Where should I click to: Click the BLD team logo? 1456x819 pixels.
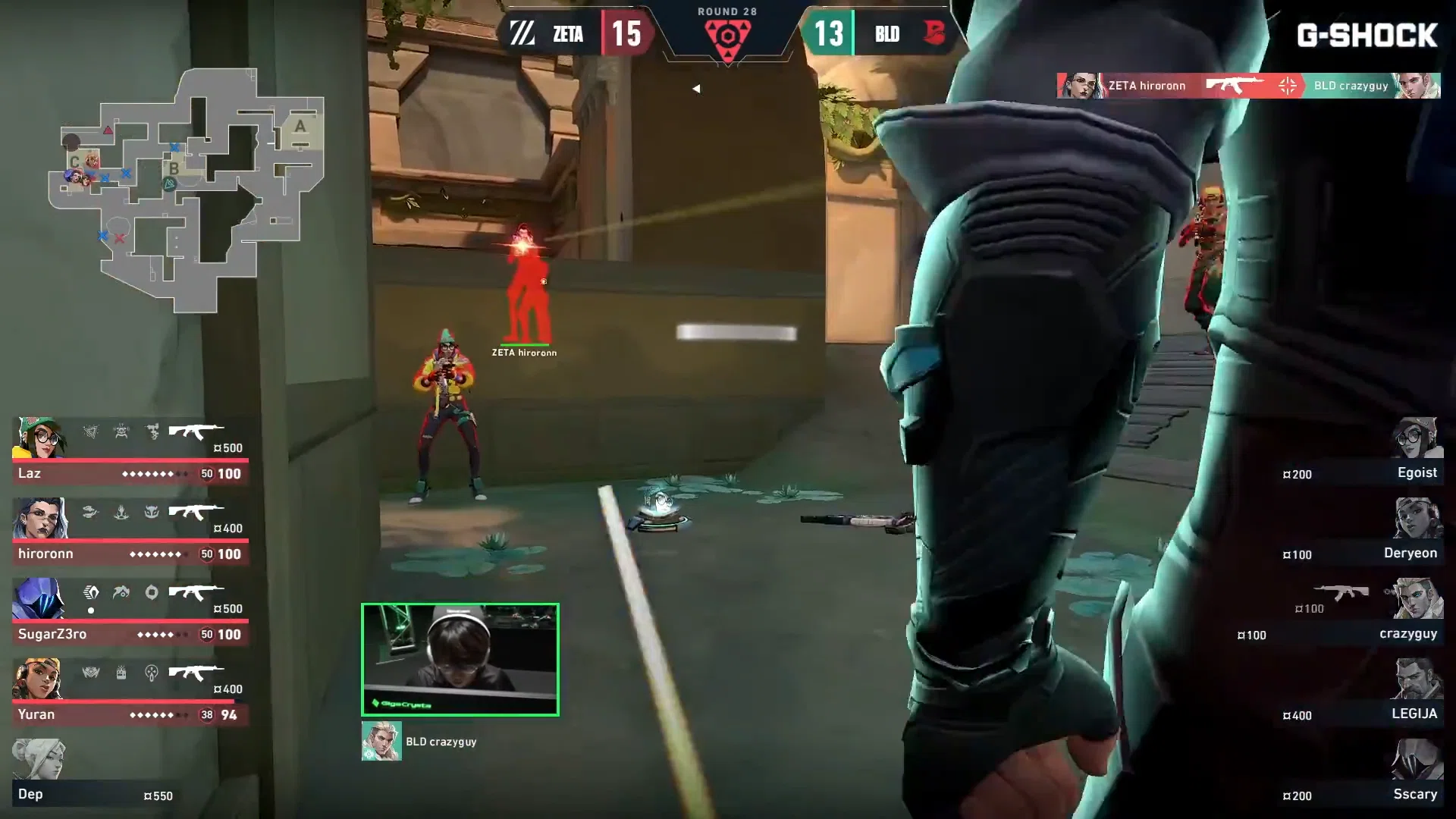tap(934, 33)
